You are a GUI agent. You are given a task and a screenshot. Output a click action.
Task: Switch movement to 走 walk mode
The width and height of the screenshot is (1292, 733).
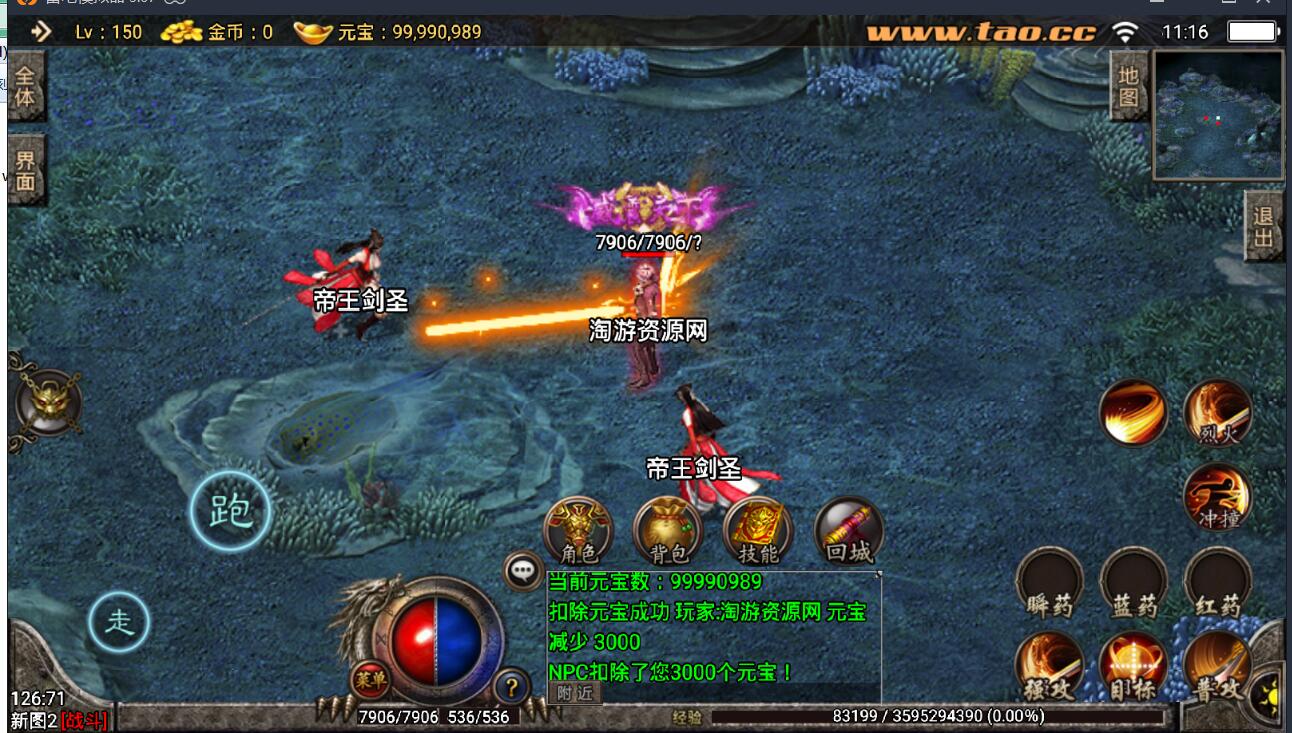[119, 622]
